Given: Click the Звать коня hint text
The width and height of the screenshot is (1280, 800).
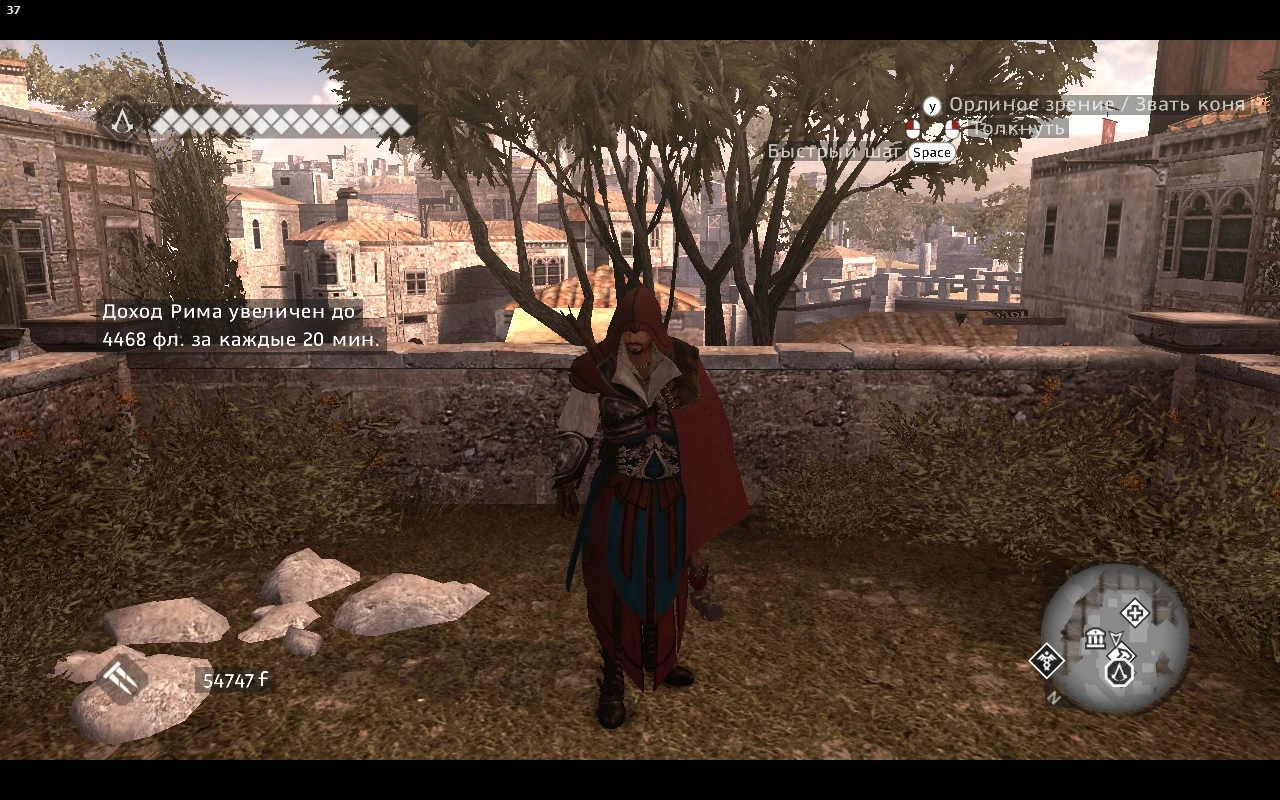Looking at the screenshot, I should click(x=1191, y=104).
